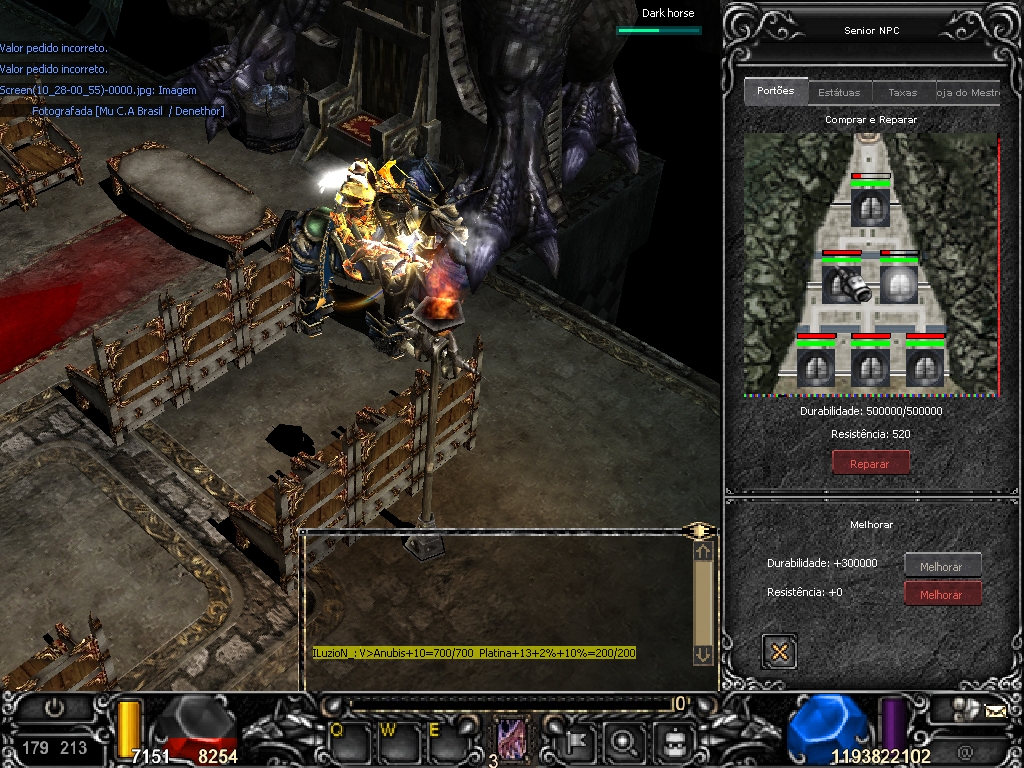Open the Loja do Mestre tab
This screenshot has width=1024, height=768.
pos(968,92)
